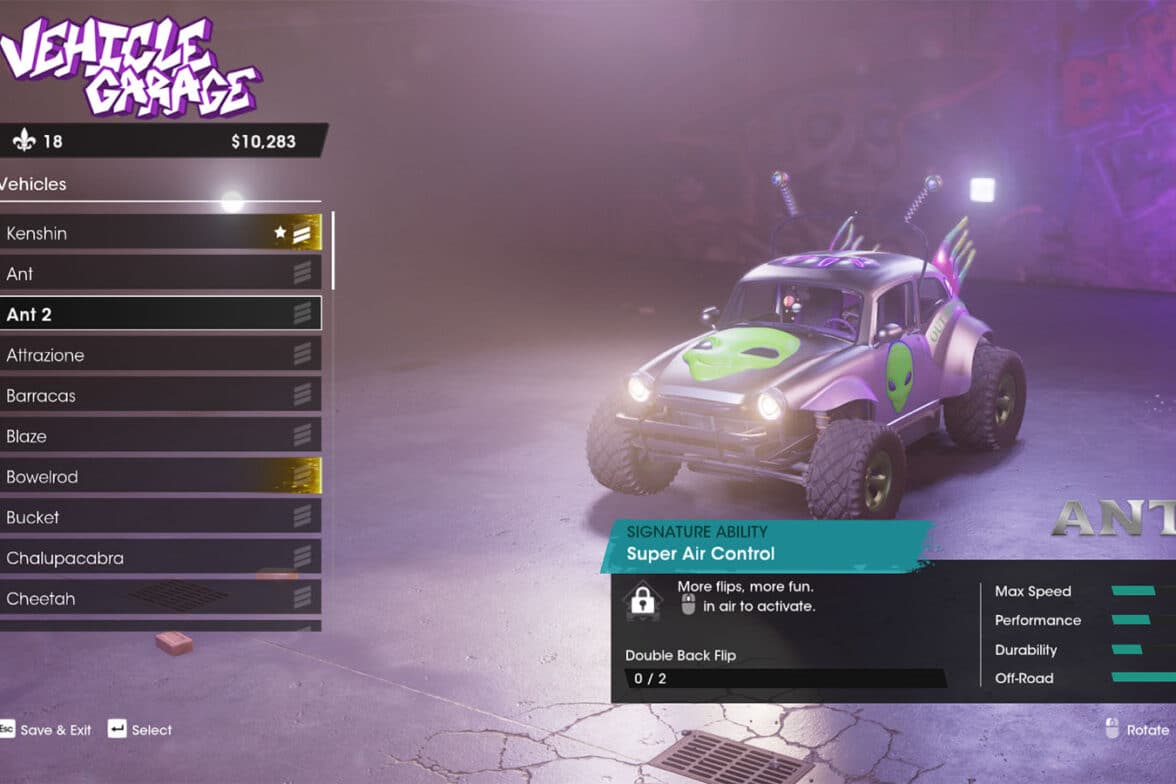Choose the Cheetah vehicle
The image size is (1176, 784).
(x=160, y=598)
